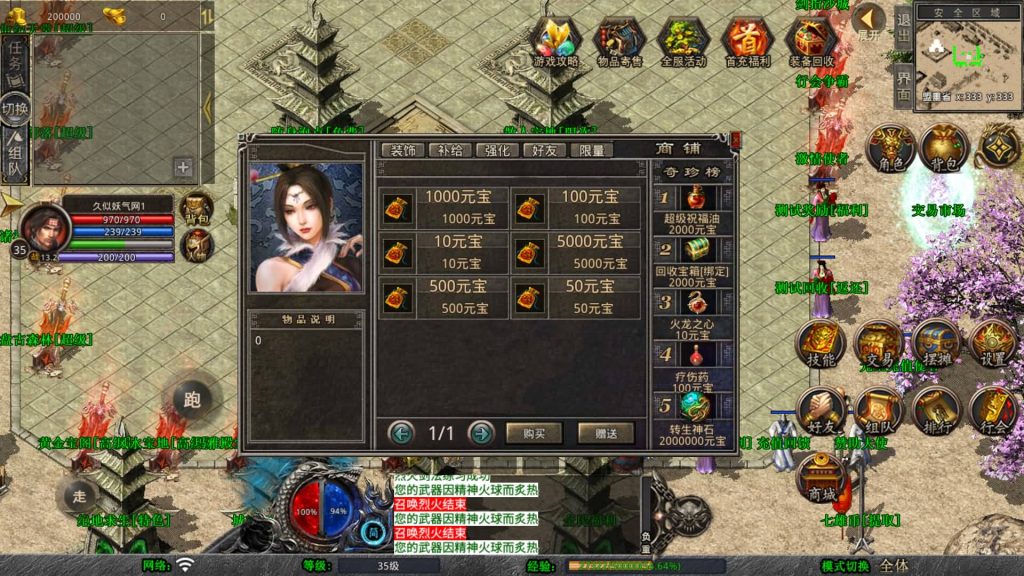Open the 补给 supplies tab
The image size is (1024, 576).
pos(450,150)
